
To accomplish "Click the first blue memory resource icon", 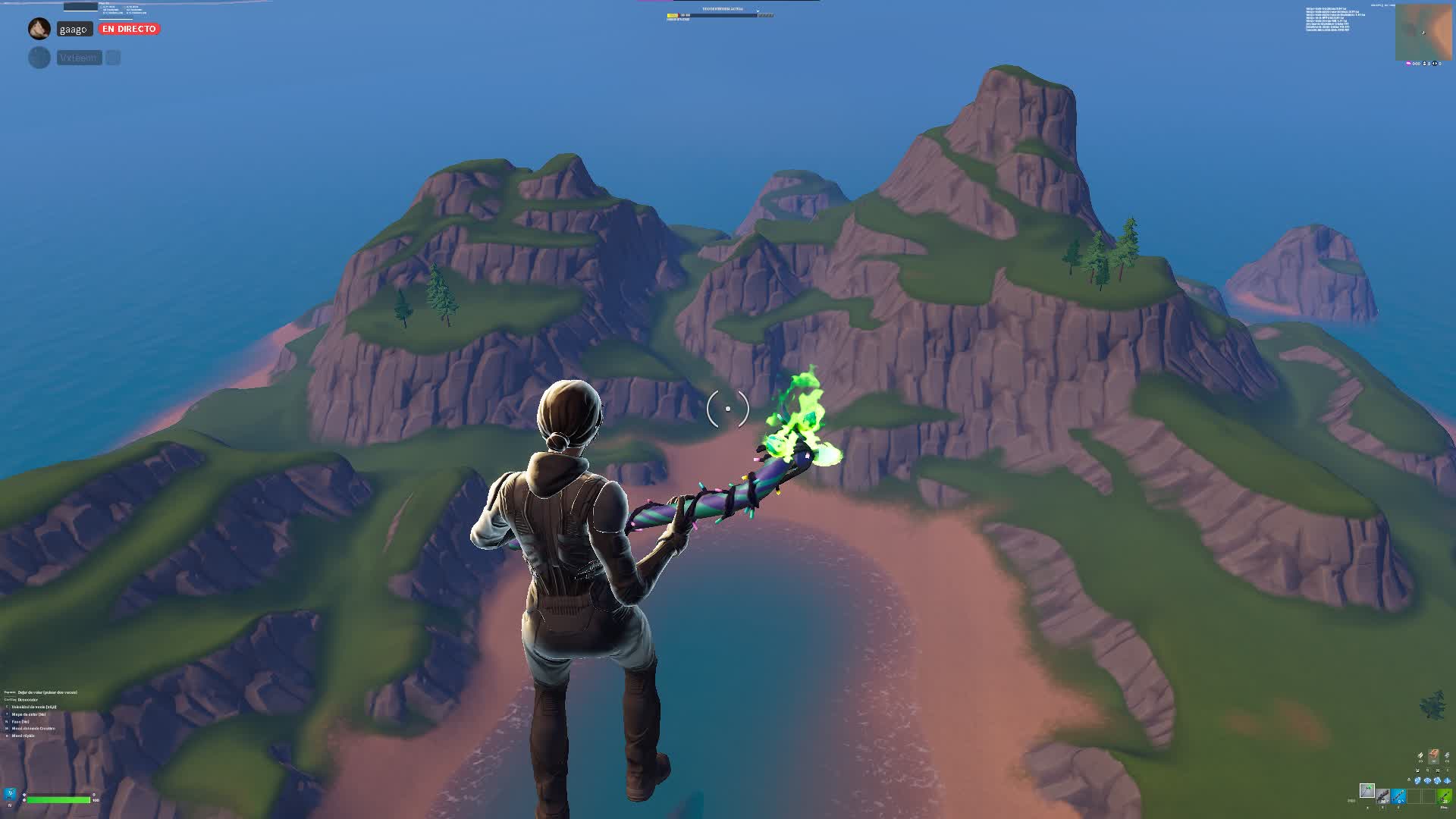I will click(x=1417, y=780).
